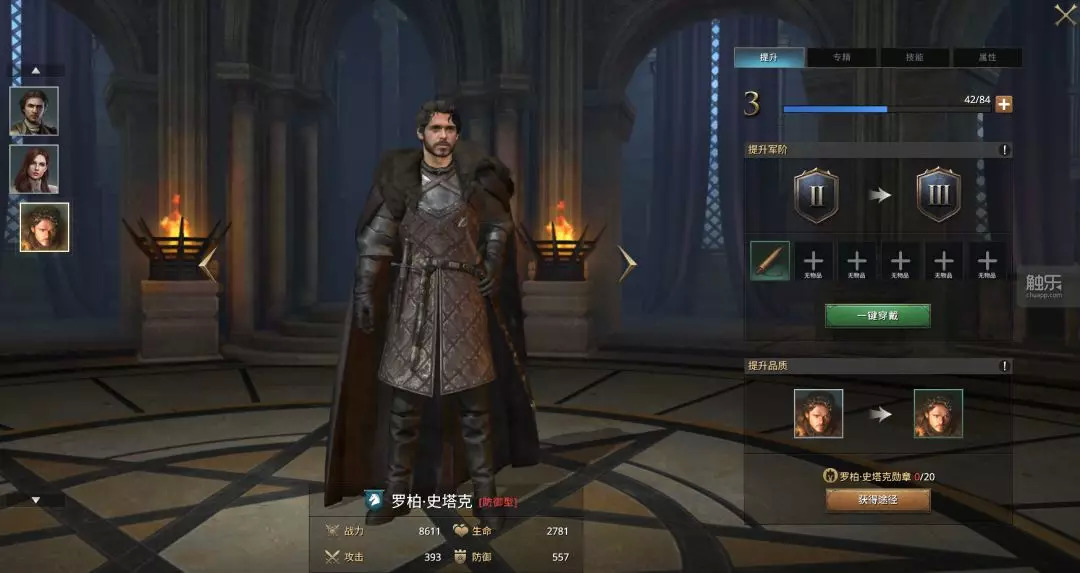The width and height of the screenshot is (1080, 573).
Task: Show info for 提升军阶 section
Action: click(1004, 150)
